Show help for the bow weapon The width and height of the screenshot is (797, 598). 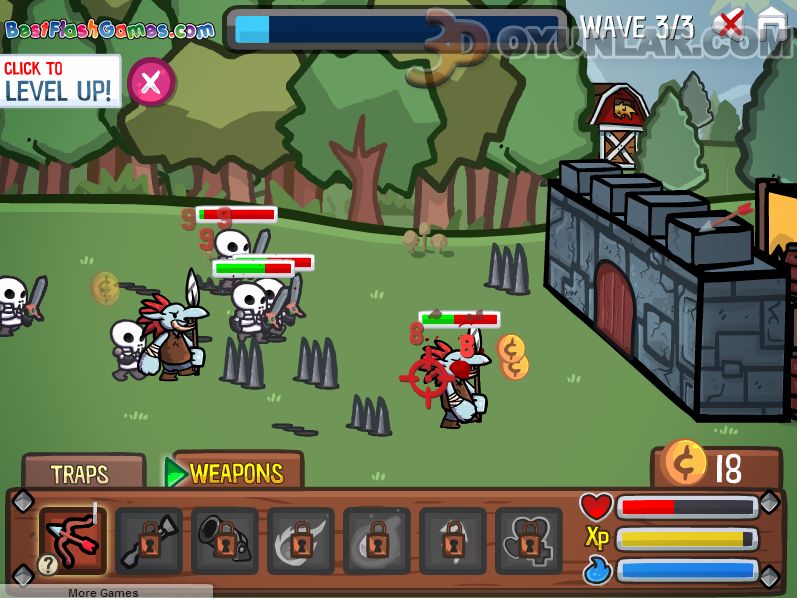[47, 565]
